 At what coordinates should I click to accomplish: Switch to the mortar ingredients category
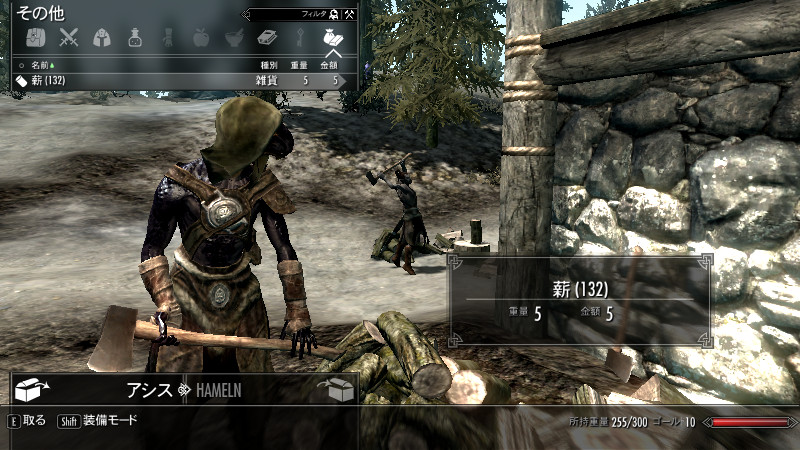233,38
